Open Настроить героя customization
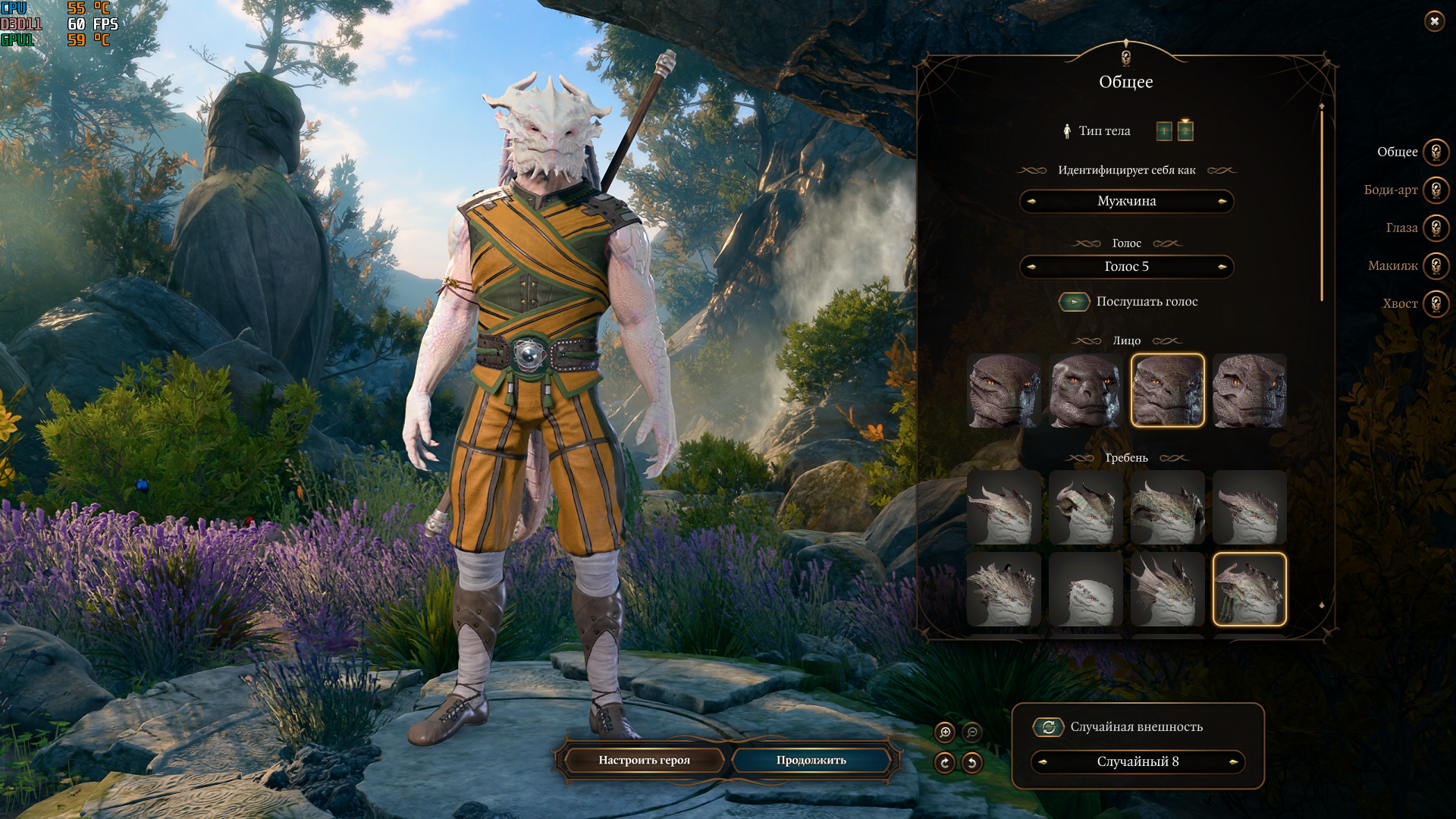The image size is (1456, 819). (x=644, y=760)
